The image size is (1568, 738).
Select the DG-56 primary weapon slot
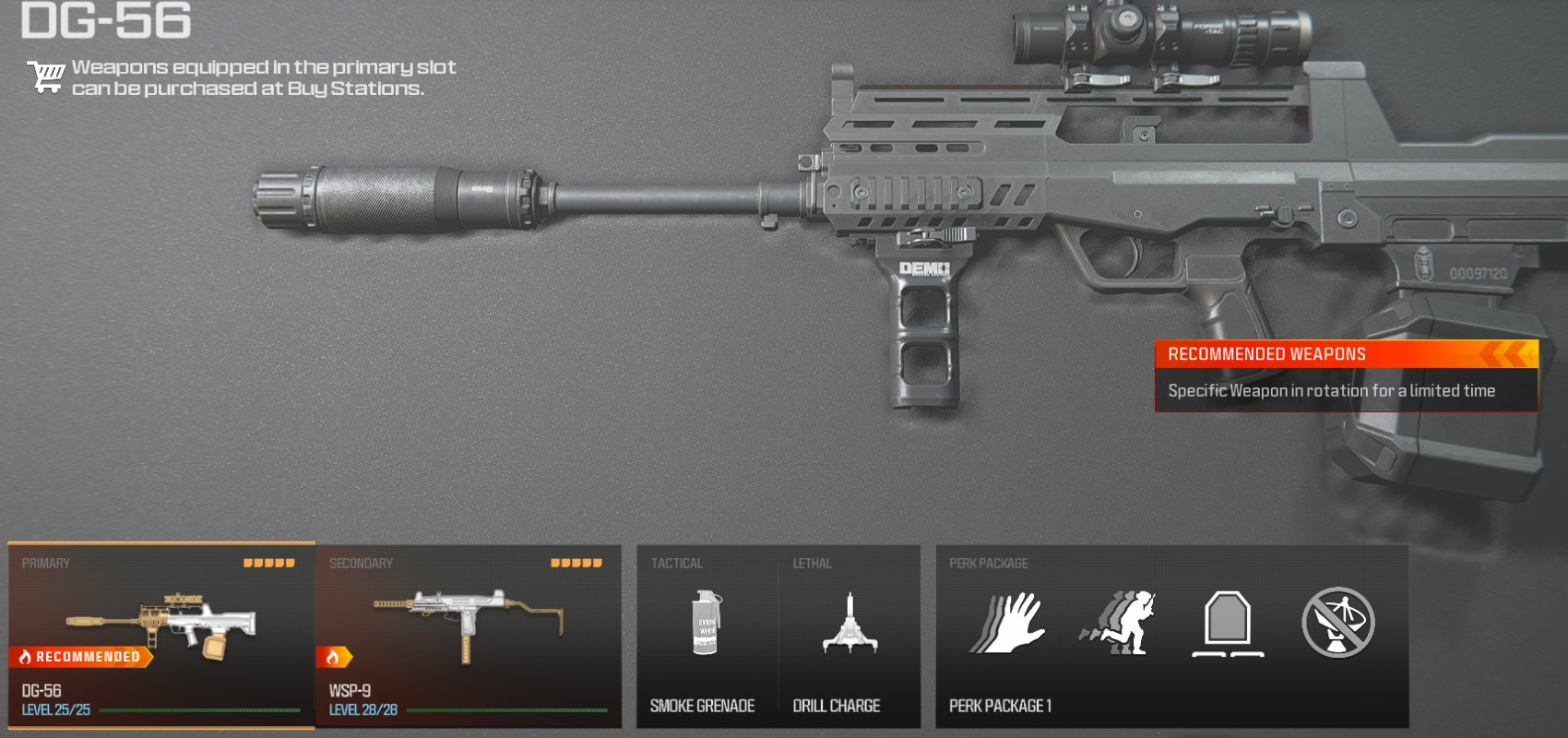click(x=161, y=635)
